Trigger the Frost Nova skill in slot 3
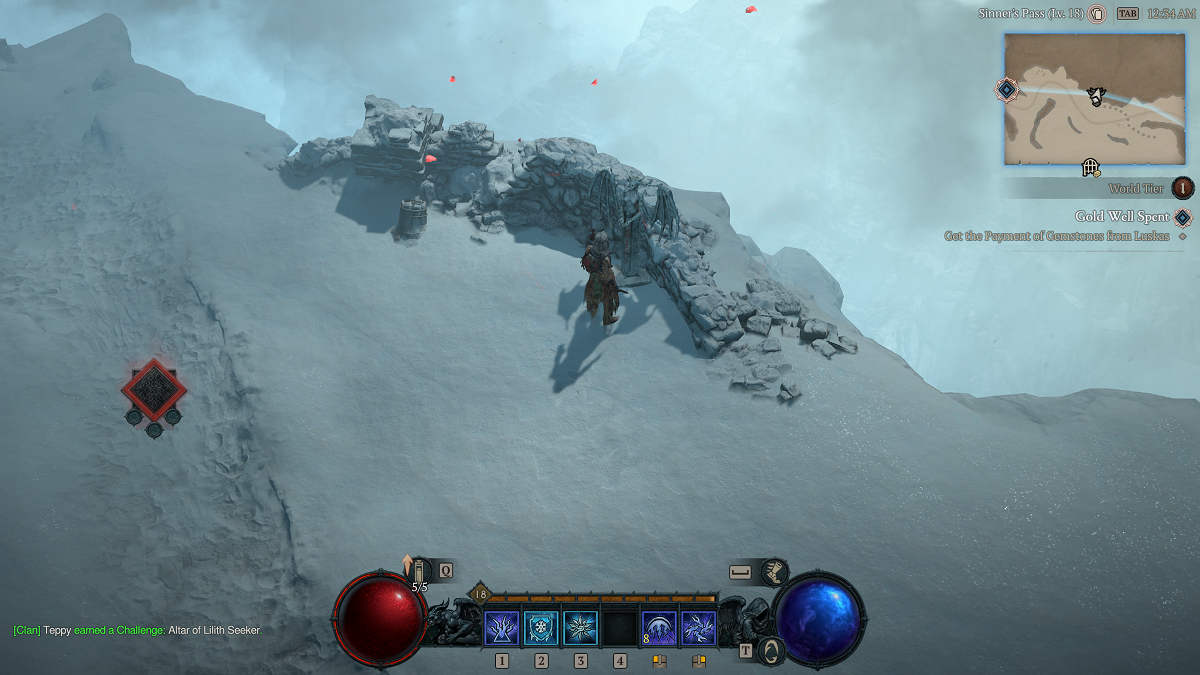 pyautogui.click(x=580, y=628)
